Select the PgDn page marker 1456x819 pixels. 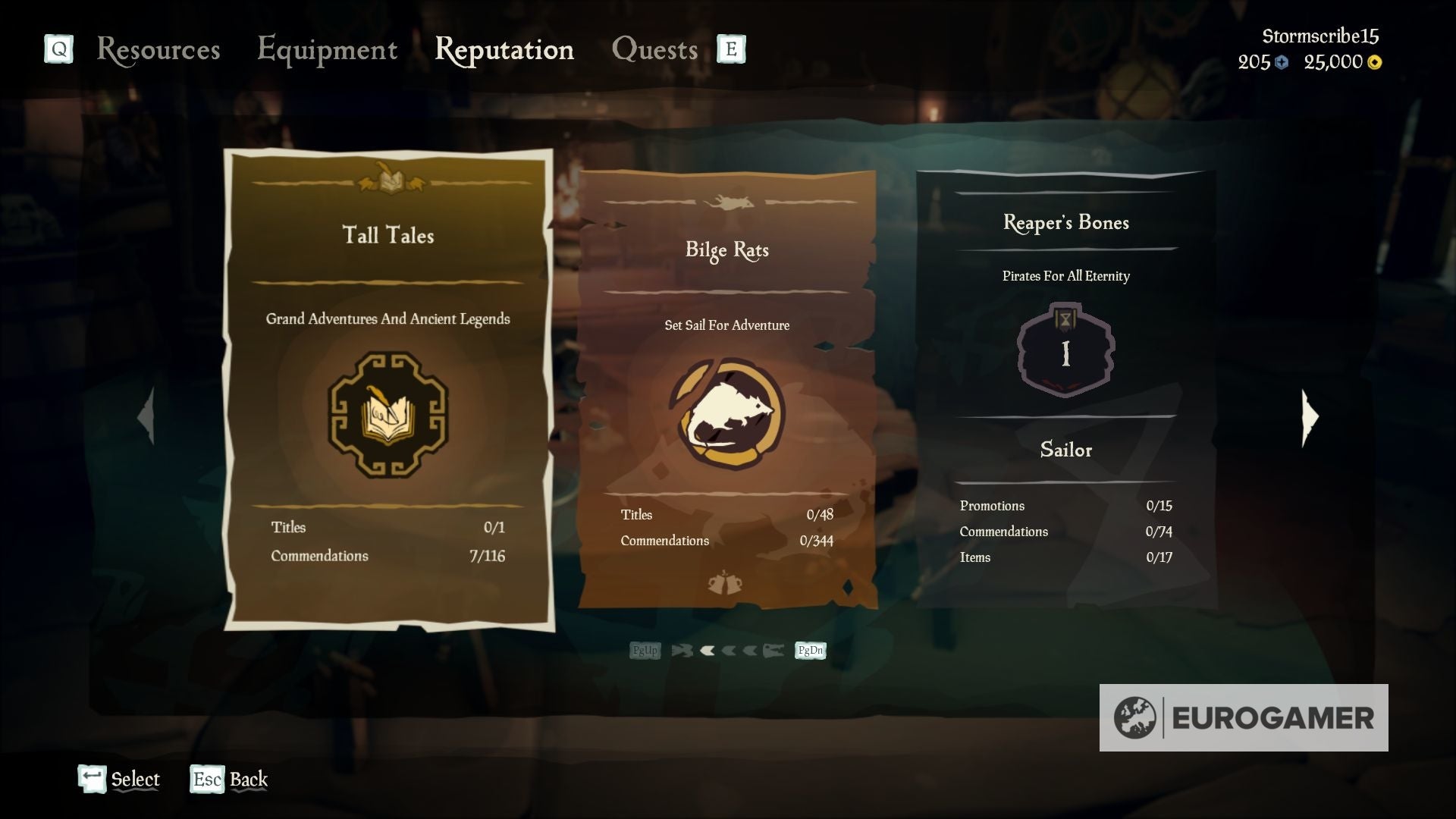click(x=809, y=650)
